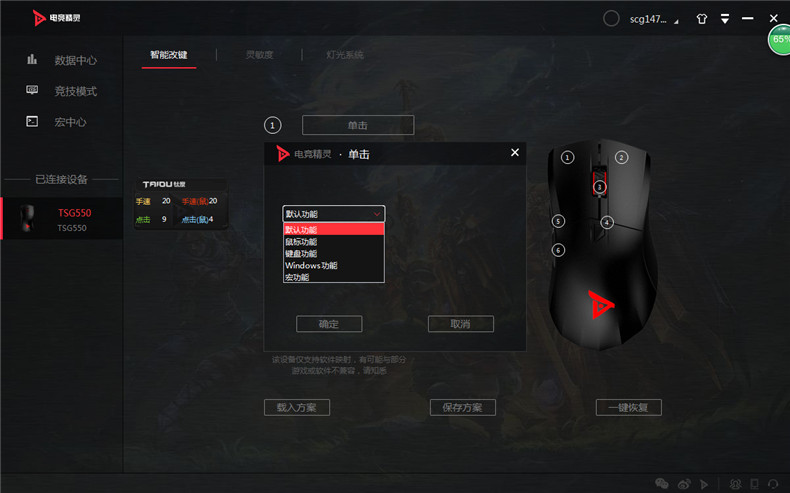
Task: Close the 单击 dialog with X
Action: click(x=515, y=153)
